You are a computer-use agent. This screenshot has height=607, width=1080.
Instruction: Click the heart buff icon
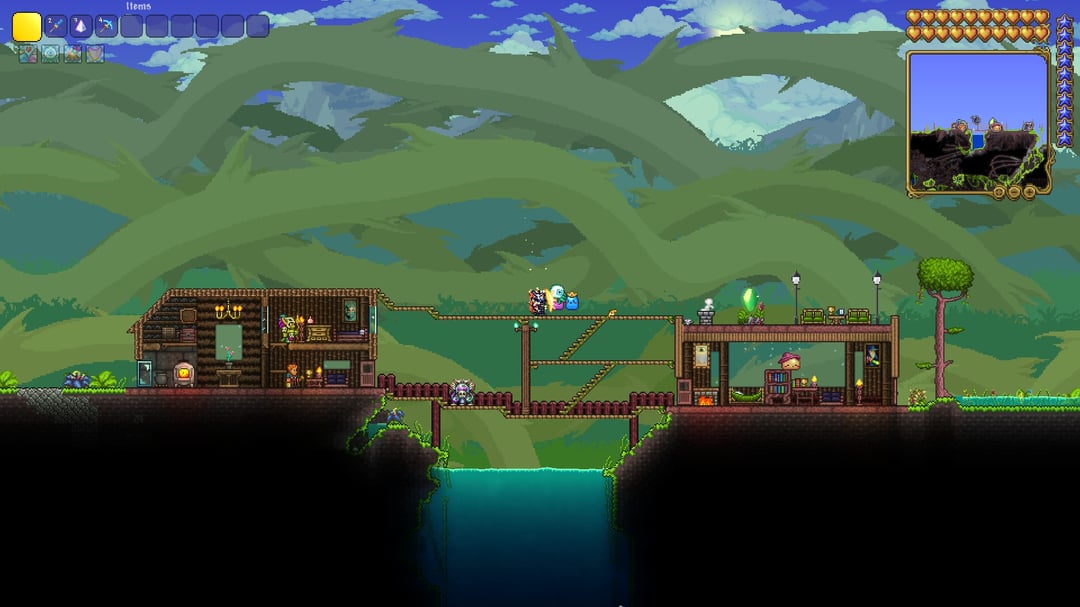(x=28, y=54)
